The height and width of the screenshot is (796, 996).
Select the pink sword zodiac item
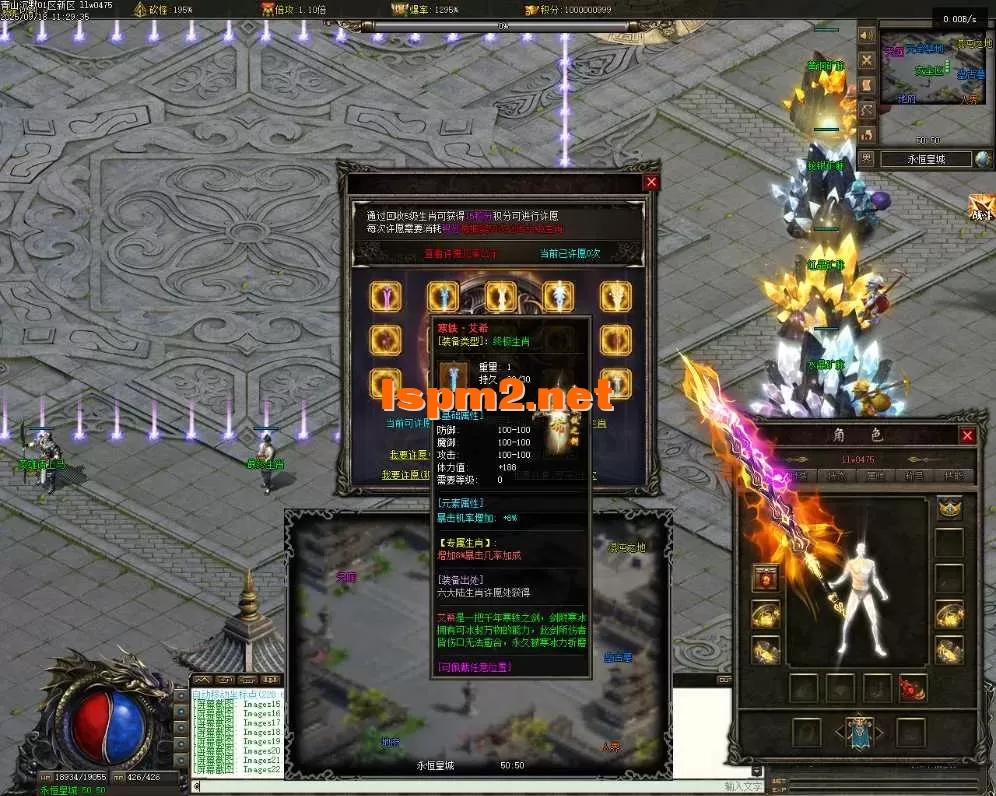pyautogui.click(x=385, y=296)
